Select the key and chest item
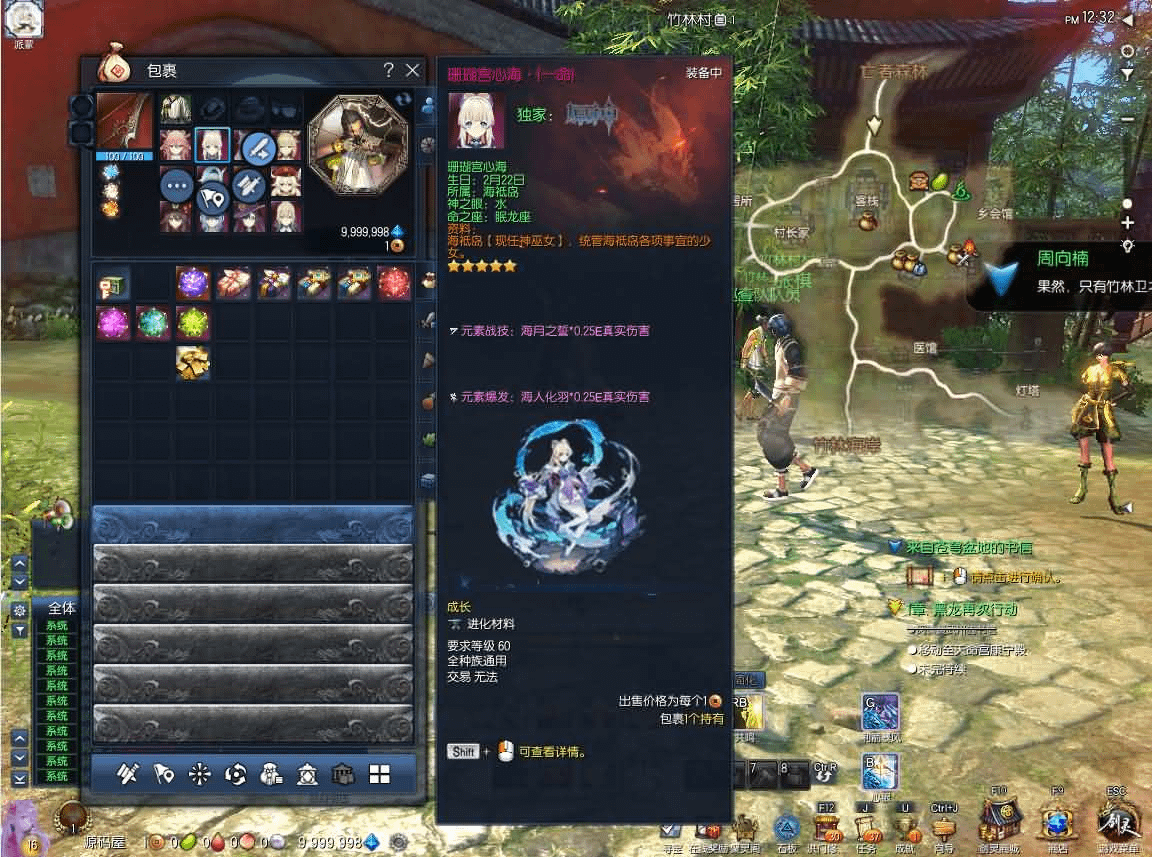 (113, 285)
